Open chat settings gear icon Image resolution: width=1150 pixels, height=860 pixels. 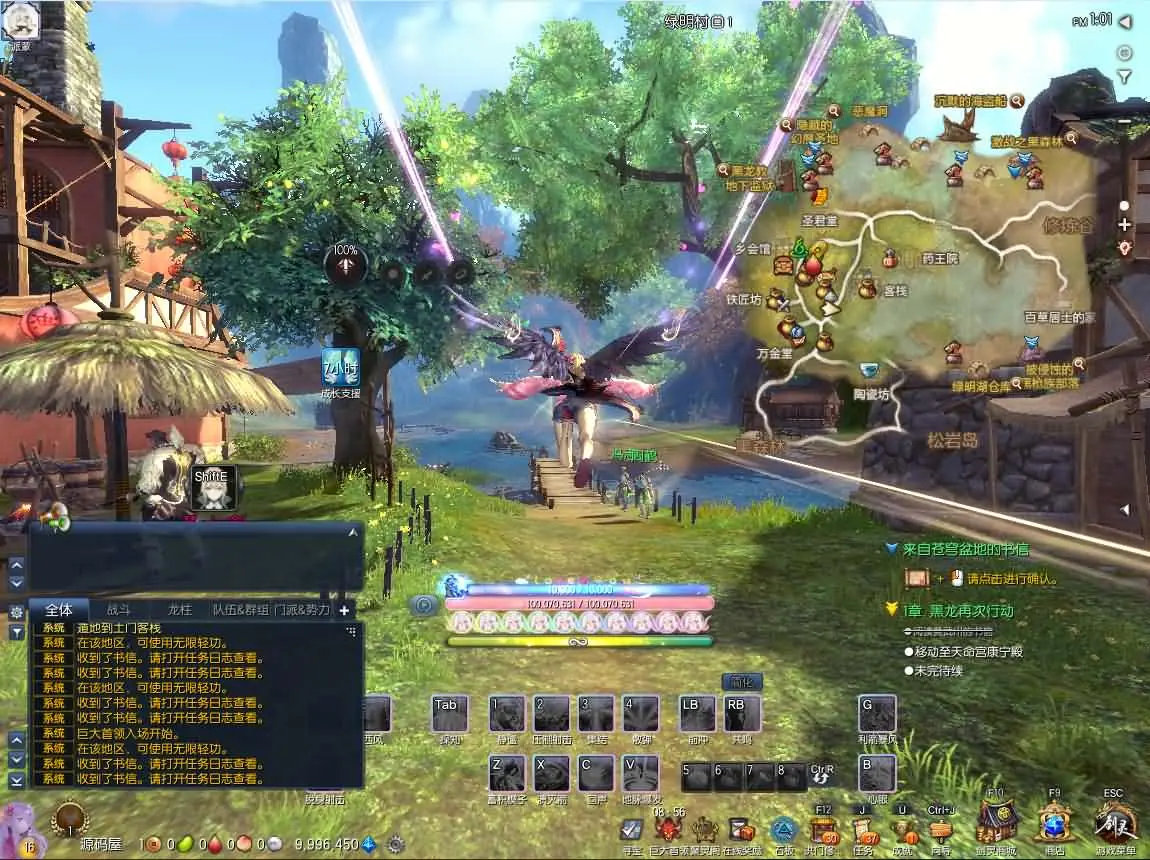(16, 611)
